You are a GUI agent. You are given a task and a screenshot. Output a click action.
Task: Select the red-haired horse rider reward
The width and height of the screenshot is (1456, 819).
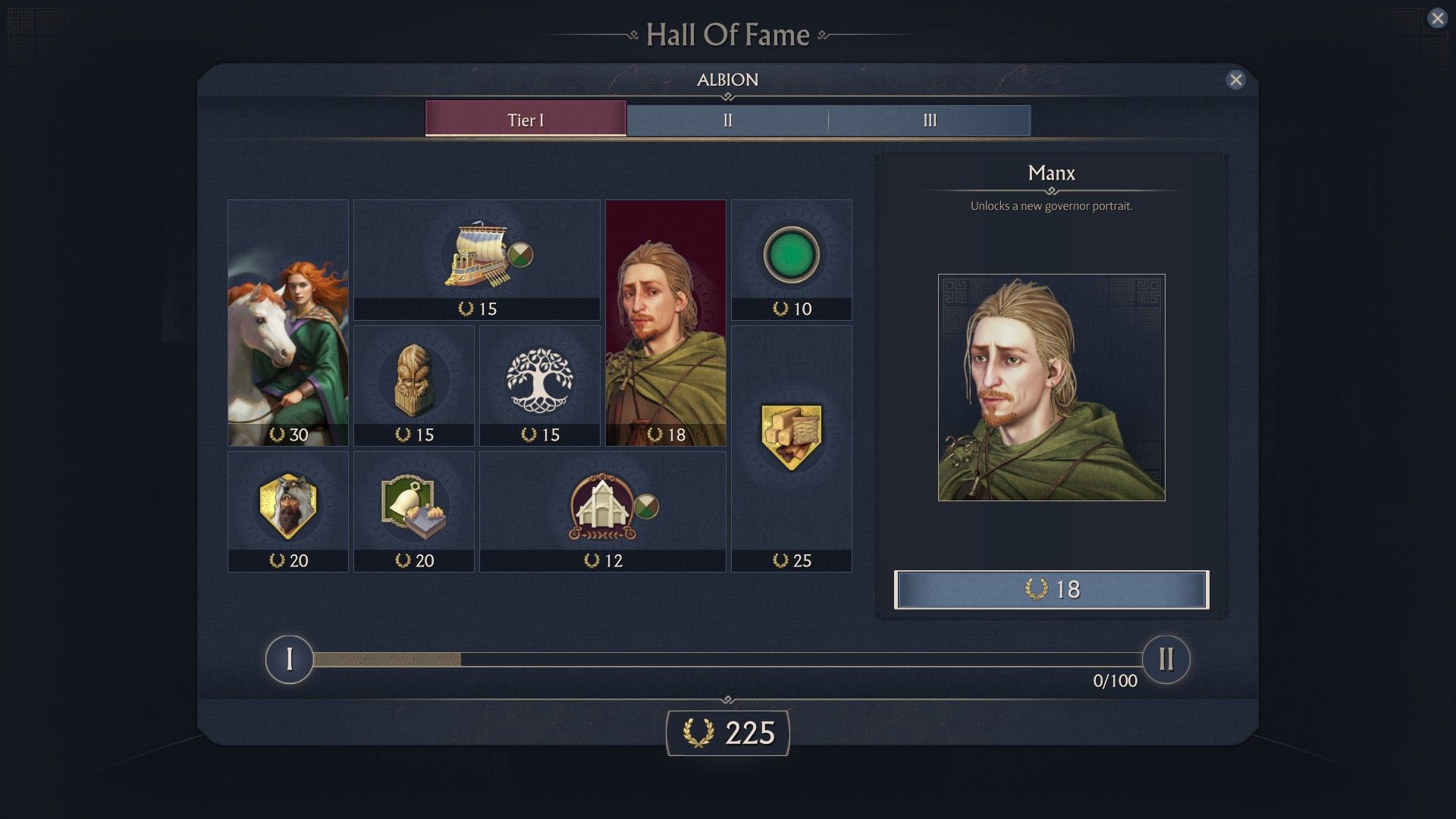tap(288, 323)
